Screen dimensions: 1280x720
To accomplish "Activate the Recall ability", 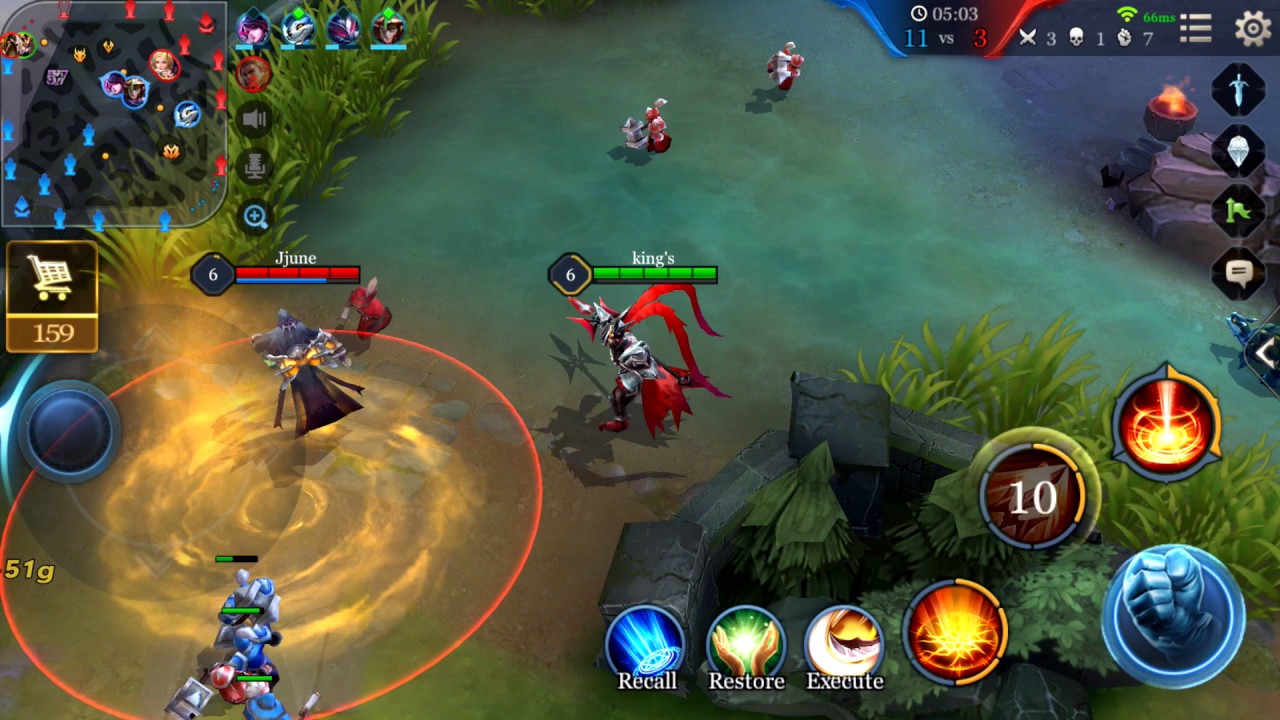I will pos(646,647).
